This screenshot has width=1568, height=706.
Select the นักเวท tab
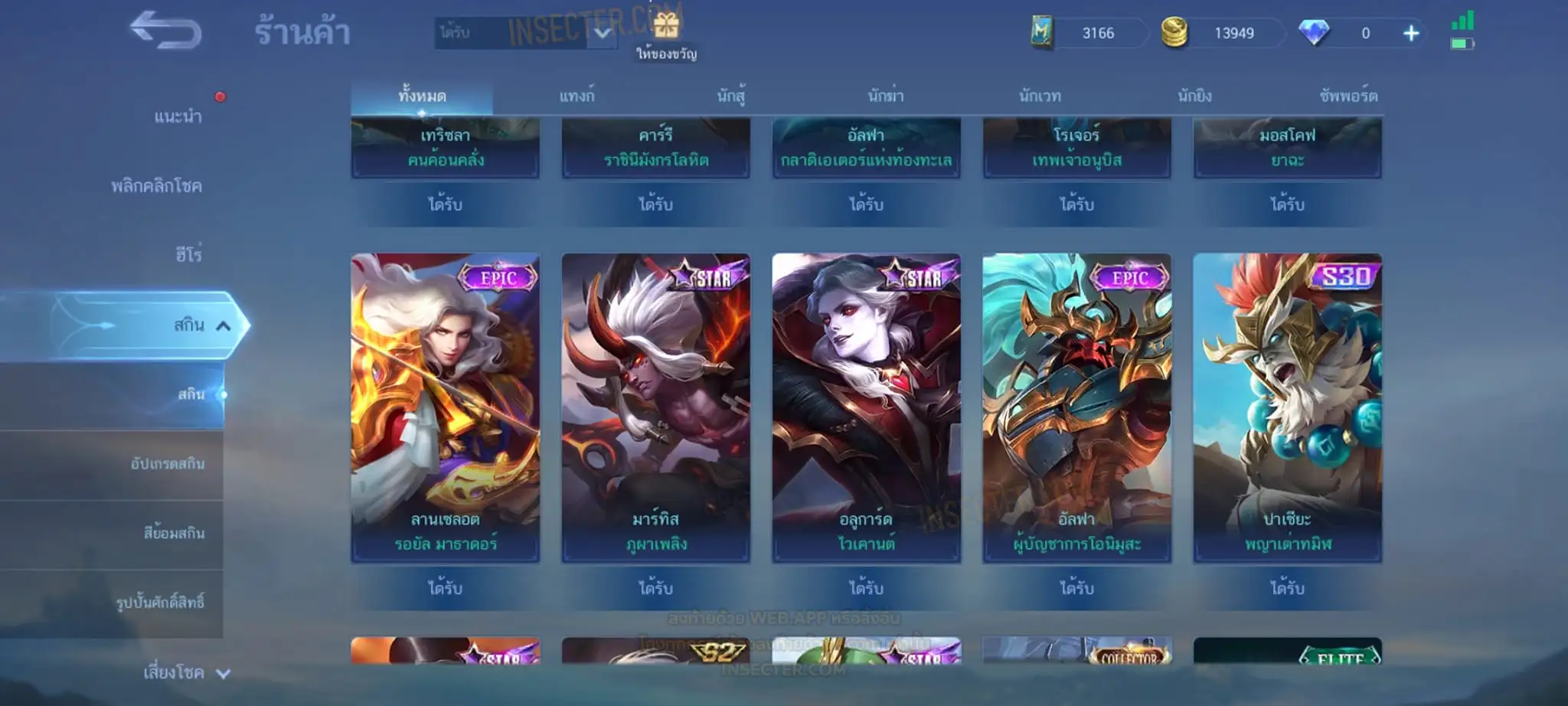[1040, 96]
